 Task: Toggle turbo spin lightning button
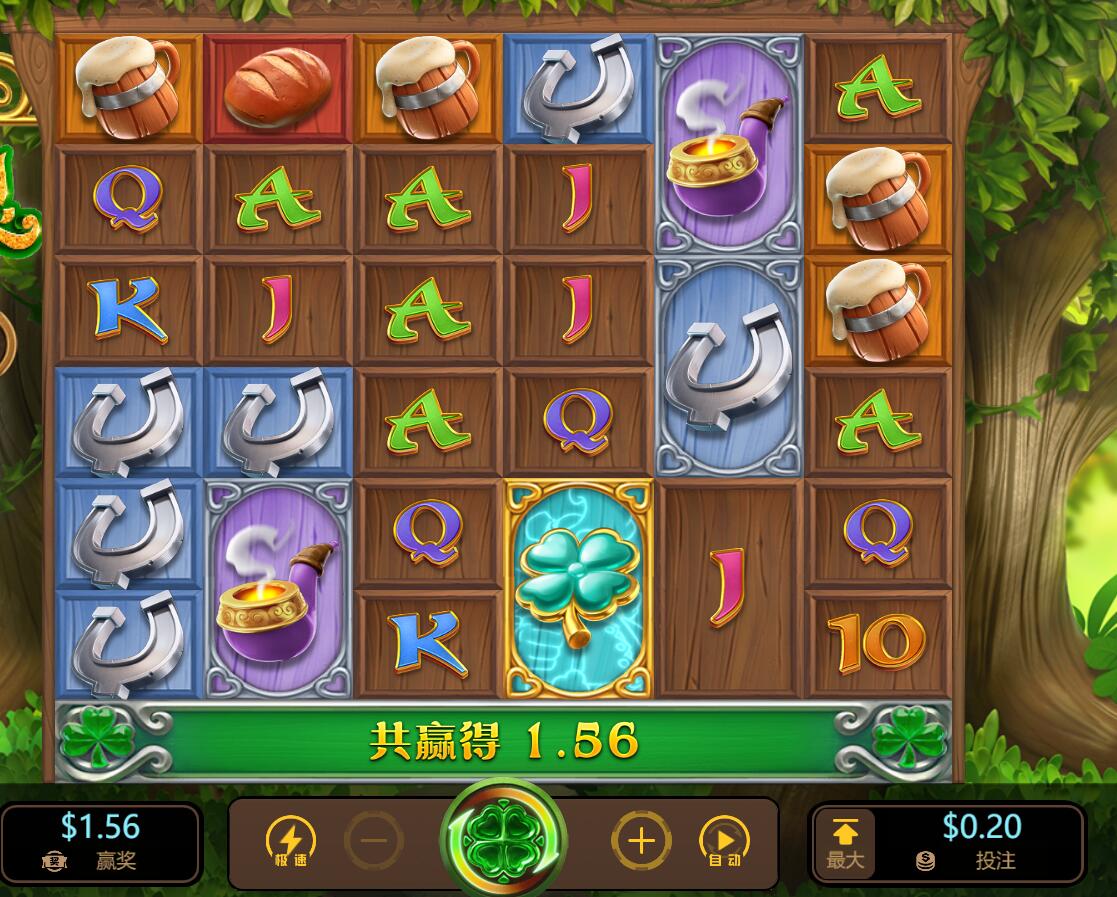(x=290, y=841)
